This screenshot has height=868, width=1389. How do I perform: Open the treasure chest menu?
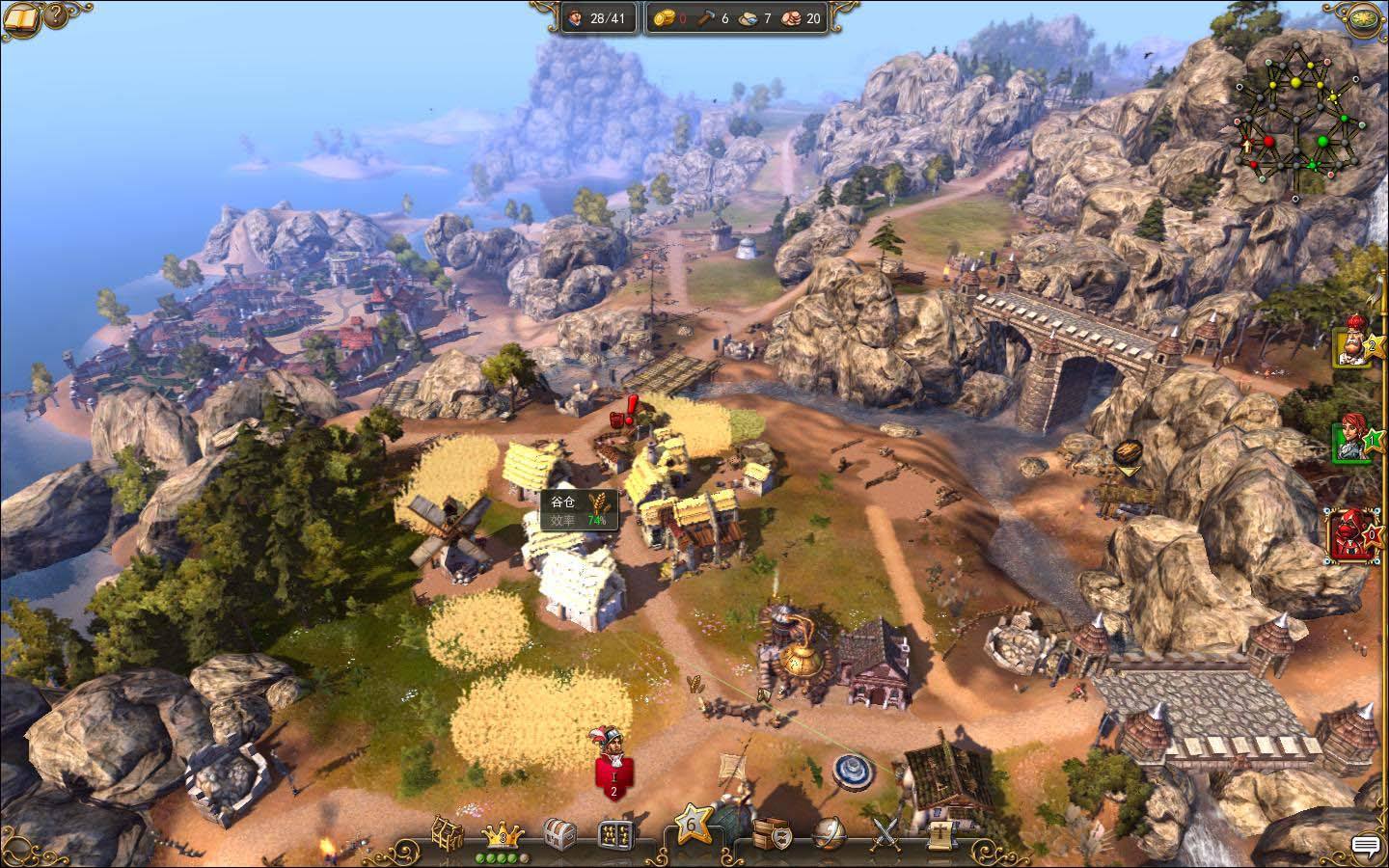click(559, 832)
